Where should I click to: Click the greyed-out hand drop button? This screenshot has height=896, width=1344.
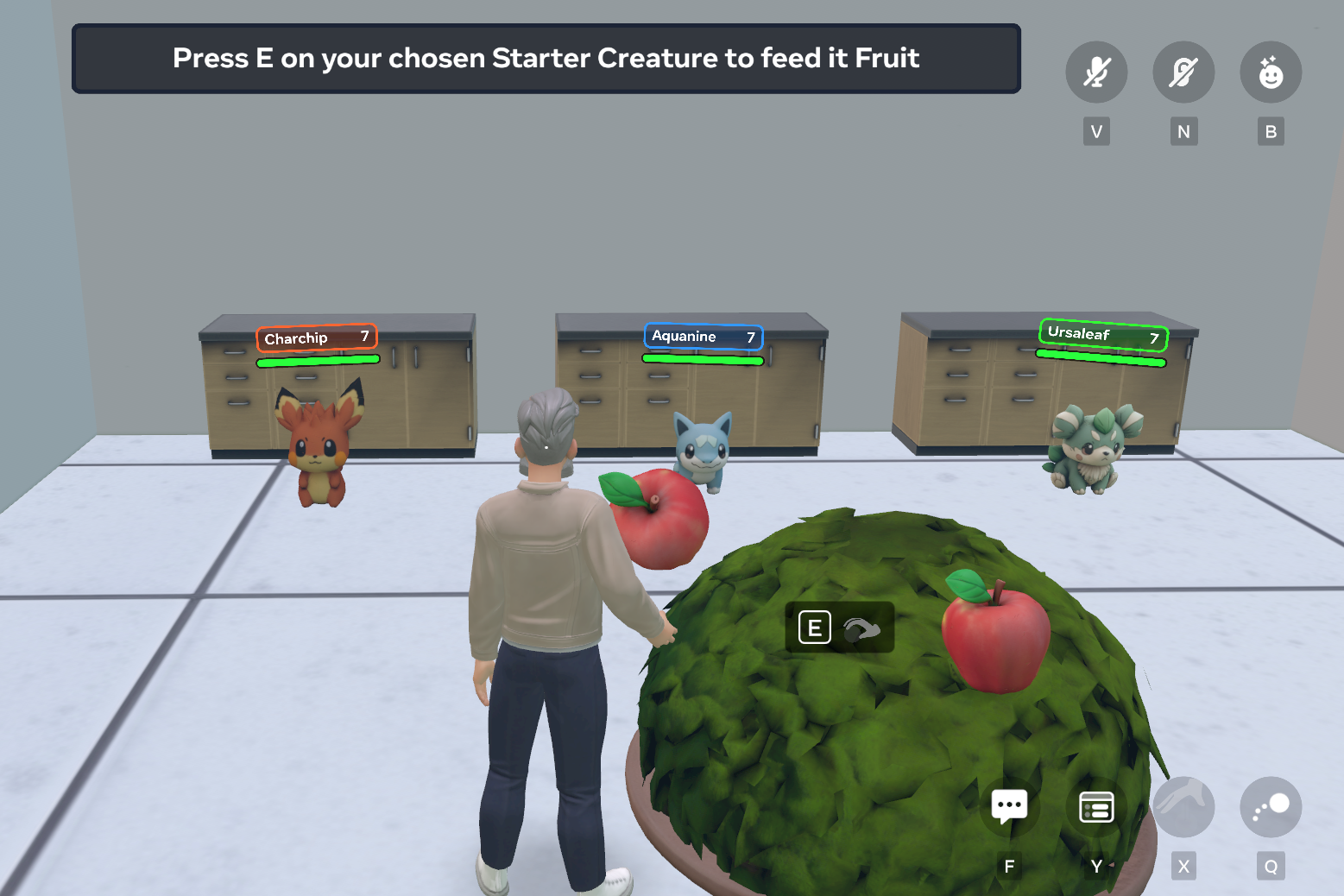(1183, 807)
